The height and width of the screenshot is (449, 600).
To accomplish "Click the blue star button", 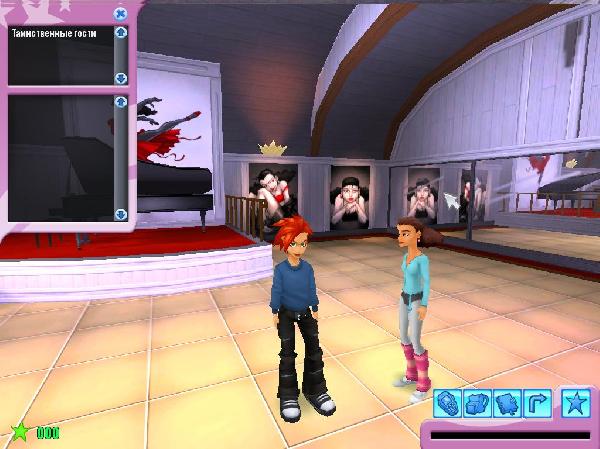I will (x=576, y=403).
